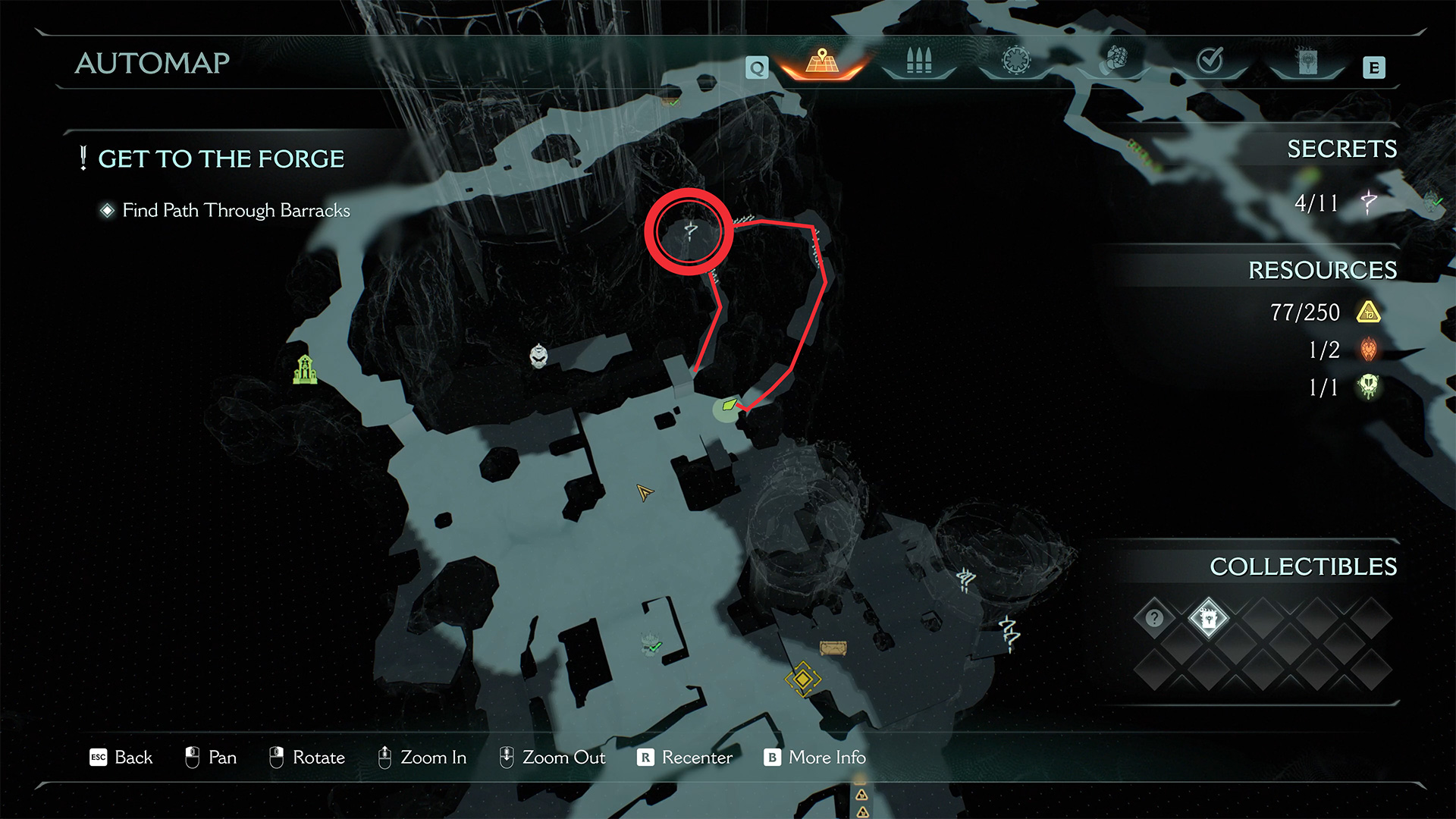
Task: Choose the Zoom In map control
Action: point(422,758)
